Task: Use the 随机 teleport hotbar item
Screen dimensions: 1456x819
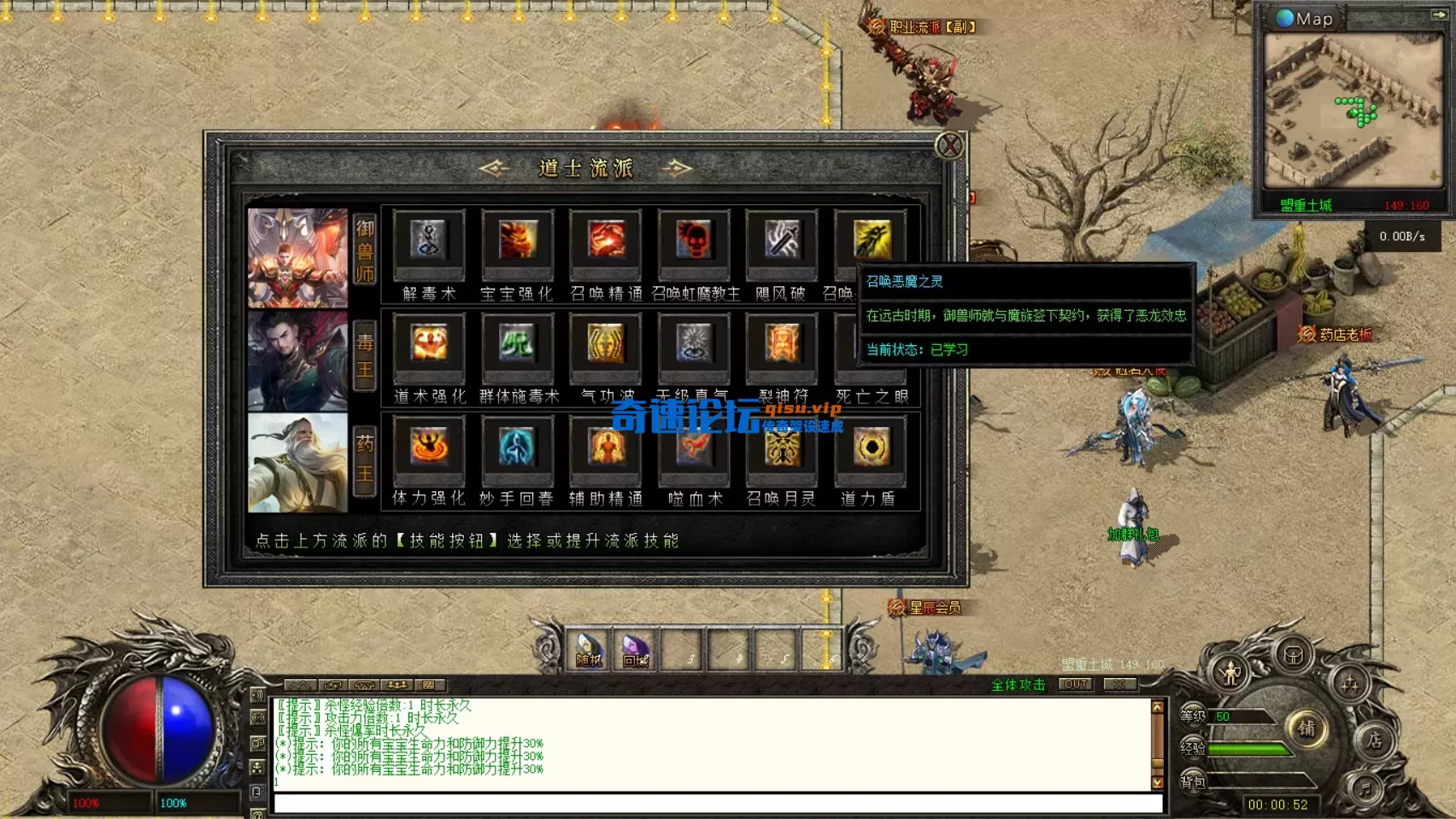Action: pyautogui.click(x=589, y=651)
